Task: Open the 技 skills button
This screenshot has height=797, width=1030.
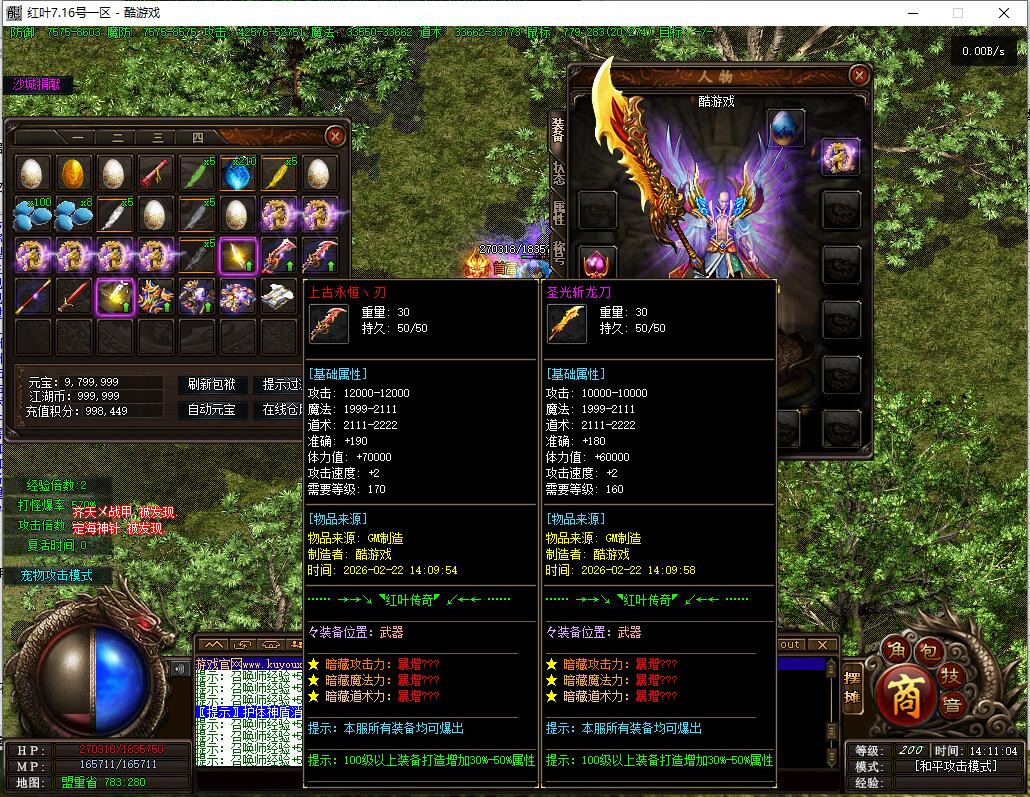Action: point(954,674)
